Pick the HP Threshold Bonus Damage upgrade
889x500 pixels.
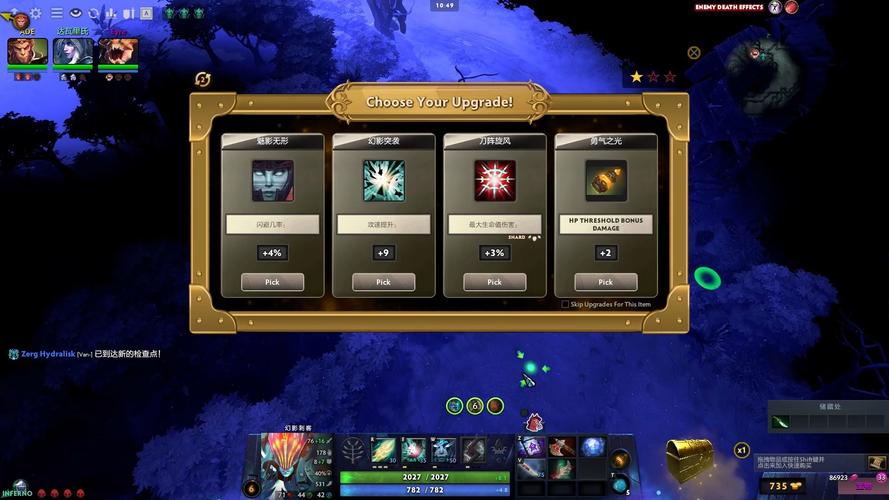click(x=605, y=282)
